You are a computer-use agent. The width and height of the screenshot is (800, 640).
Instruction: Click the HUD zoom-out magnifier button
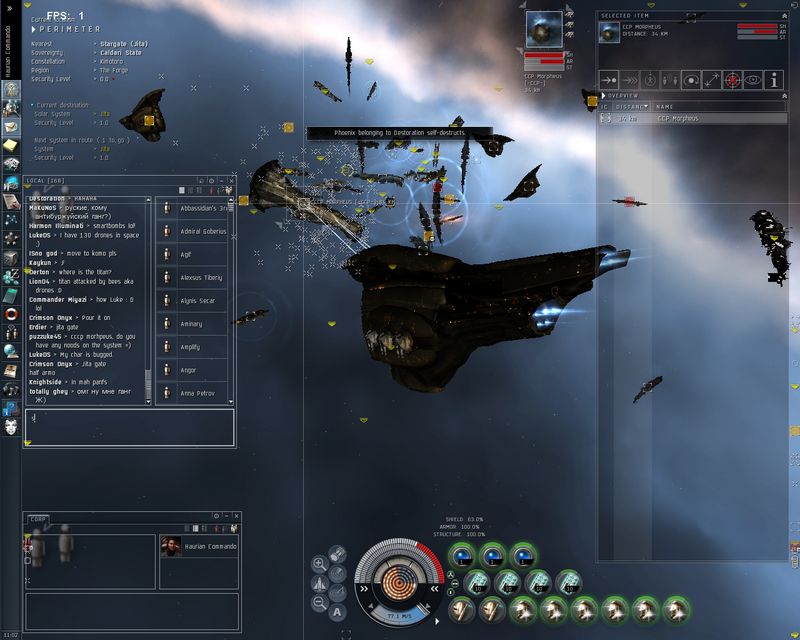(x=319, y=602)
